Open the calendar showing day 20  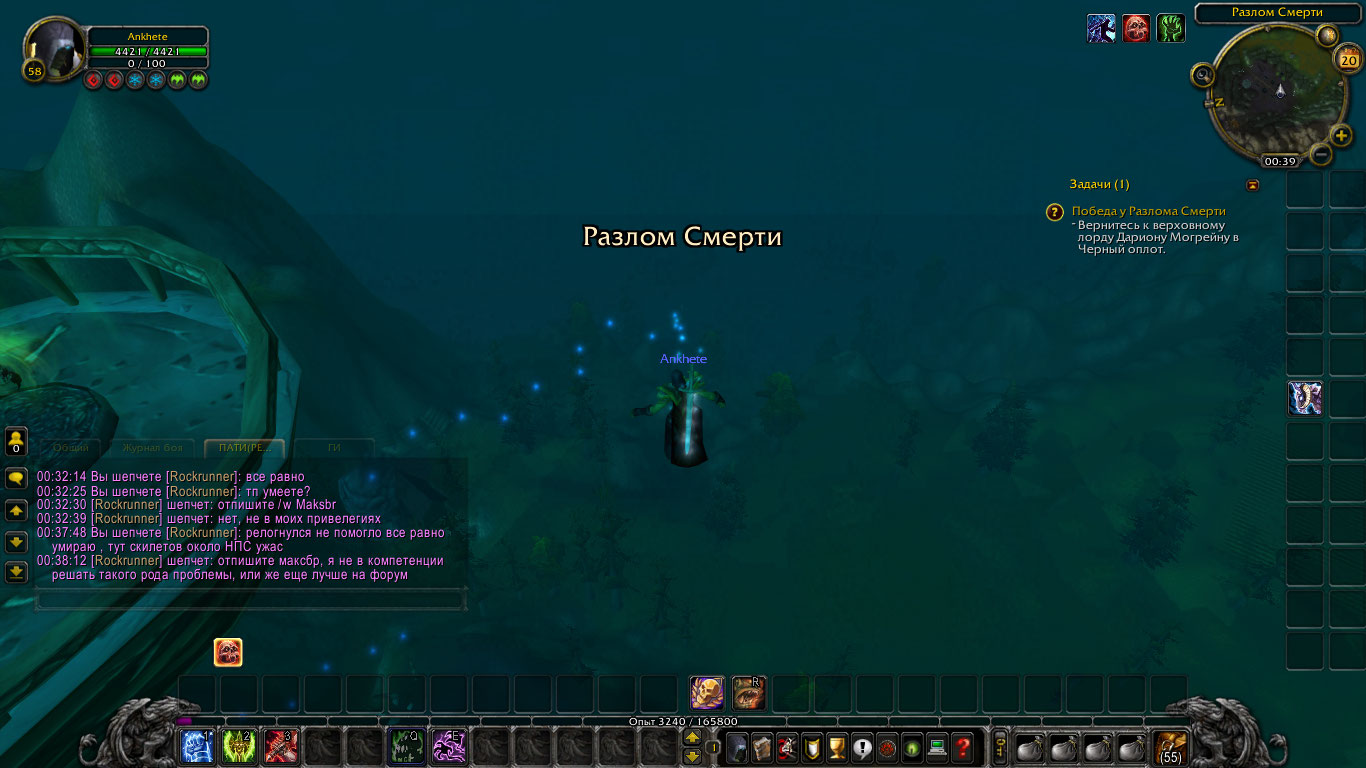(x=1348, y=60)
